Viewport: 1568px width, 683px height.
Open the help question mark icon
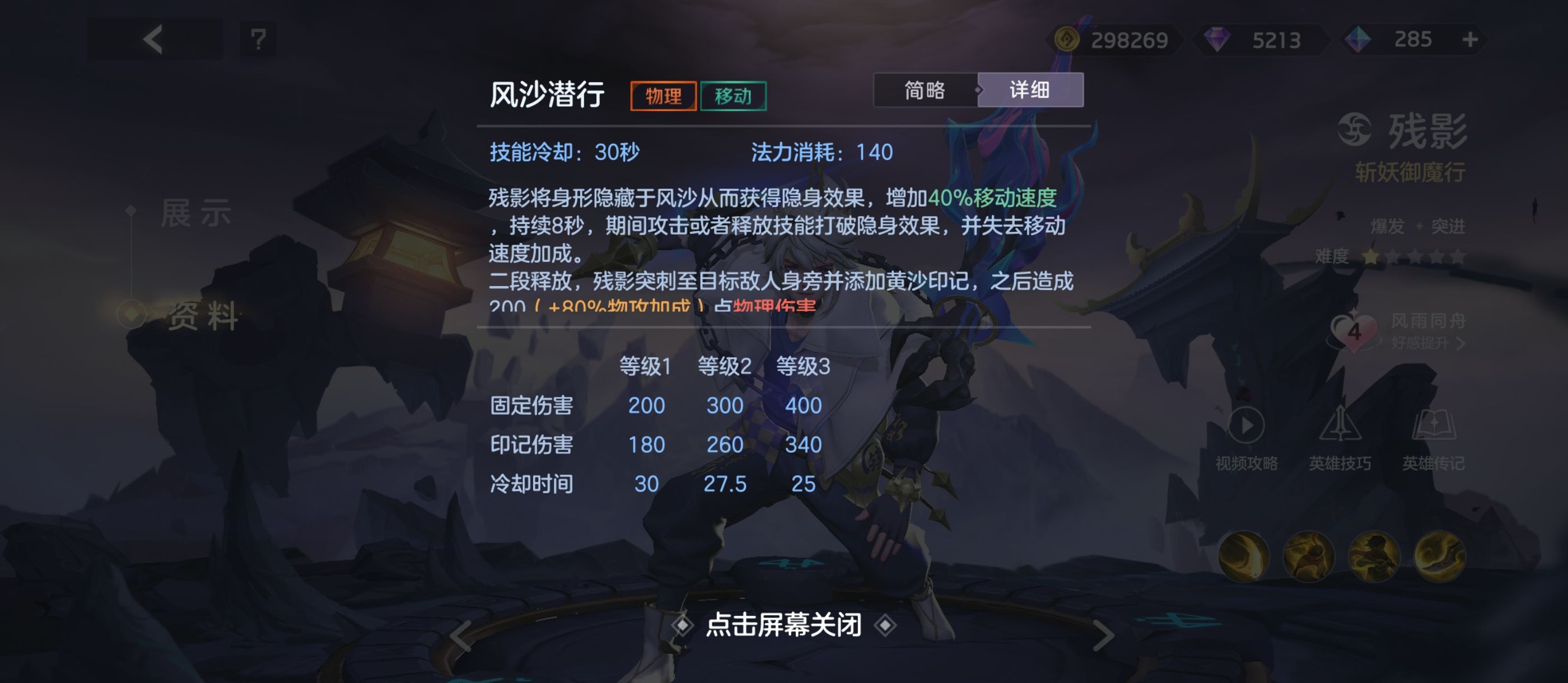point(259,40)
